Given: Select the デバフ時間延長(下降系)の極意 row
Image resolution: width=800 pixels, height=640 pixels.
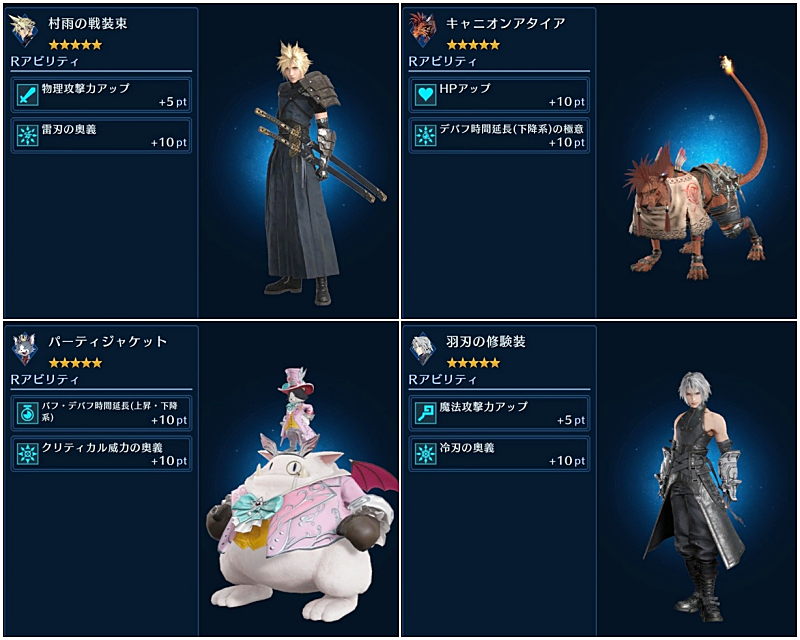Looking at the screenshot, I should point(499,136).
